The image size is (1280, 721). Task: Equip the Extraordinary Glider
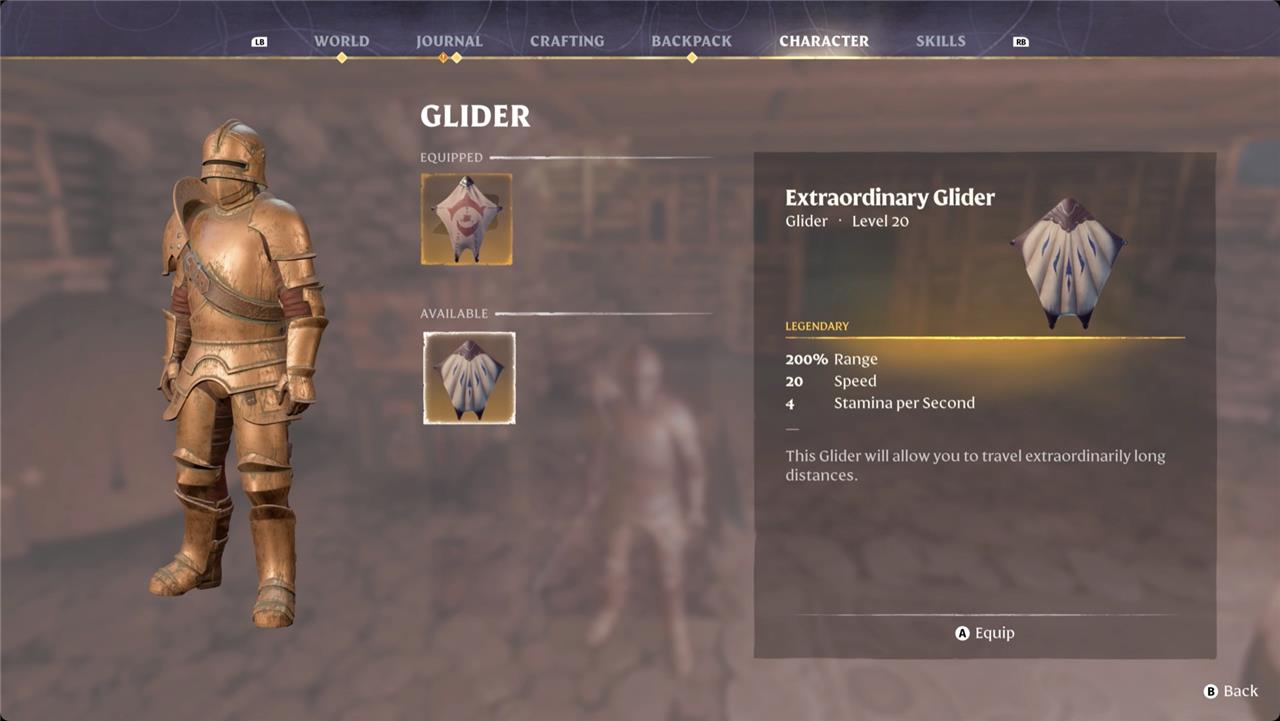pyautogui.click(x=985, y=633)
